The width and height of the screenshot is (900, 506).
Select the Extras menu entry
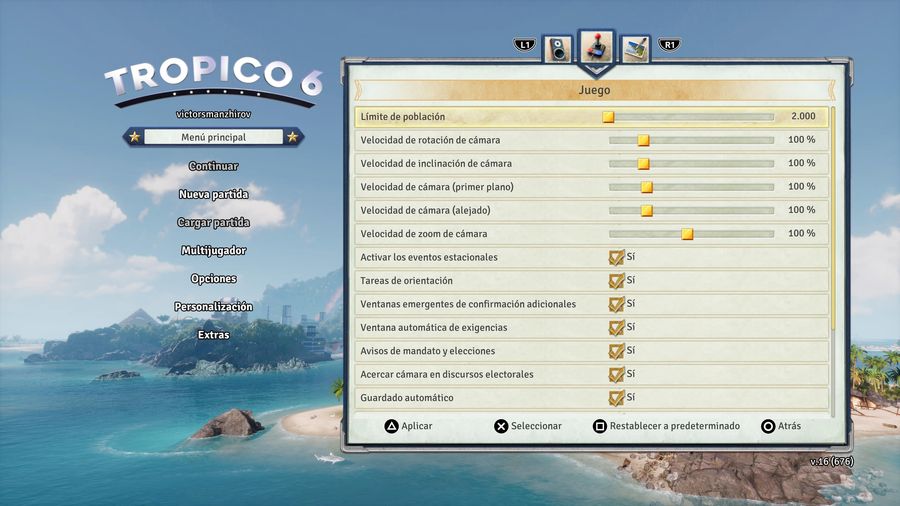tap(213, 335)
